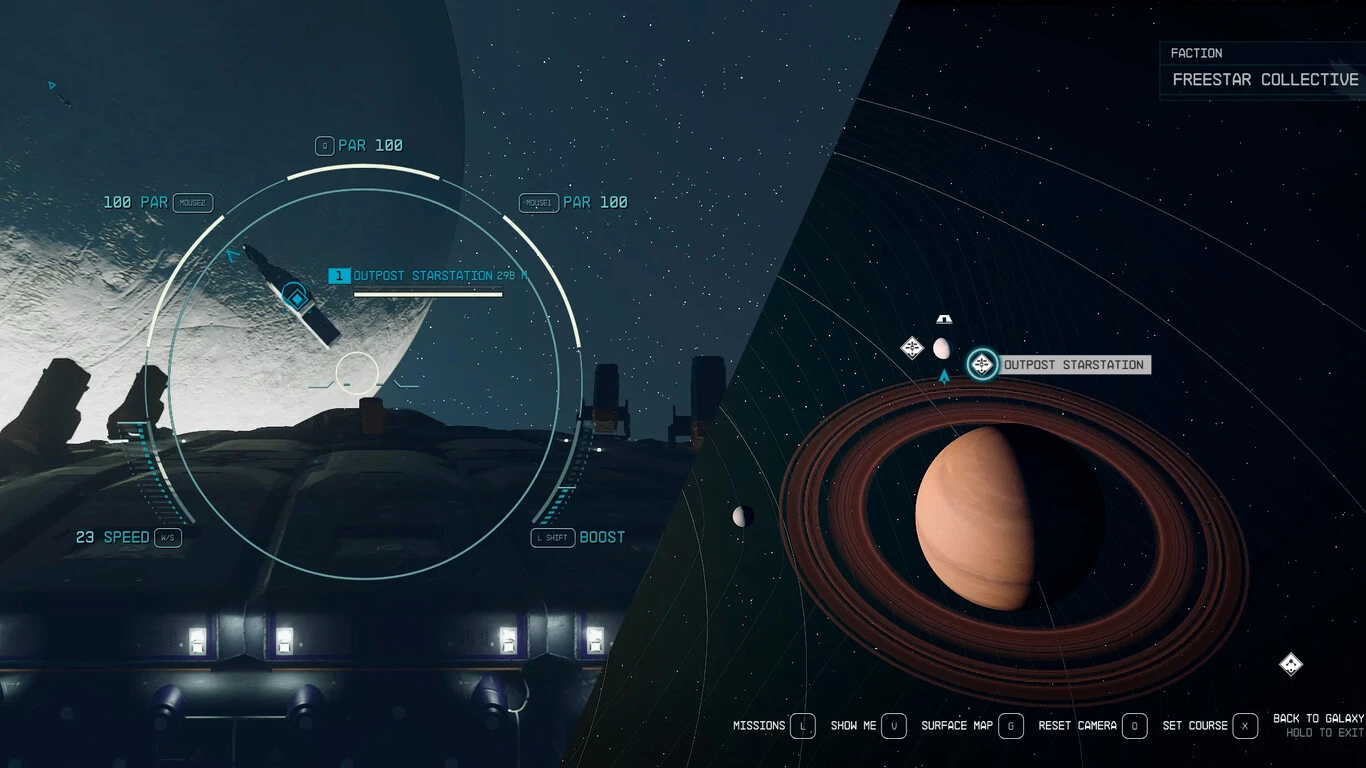Toggle the W/S speed control key

(166, 537)
